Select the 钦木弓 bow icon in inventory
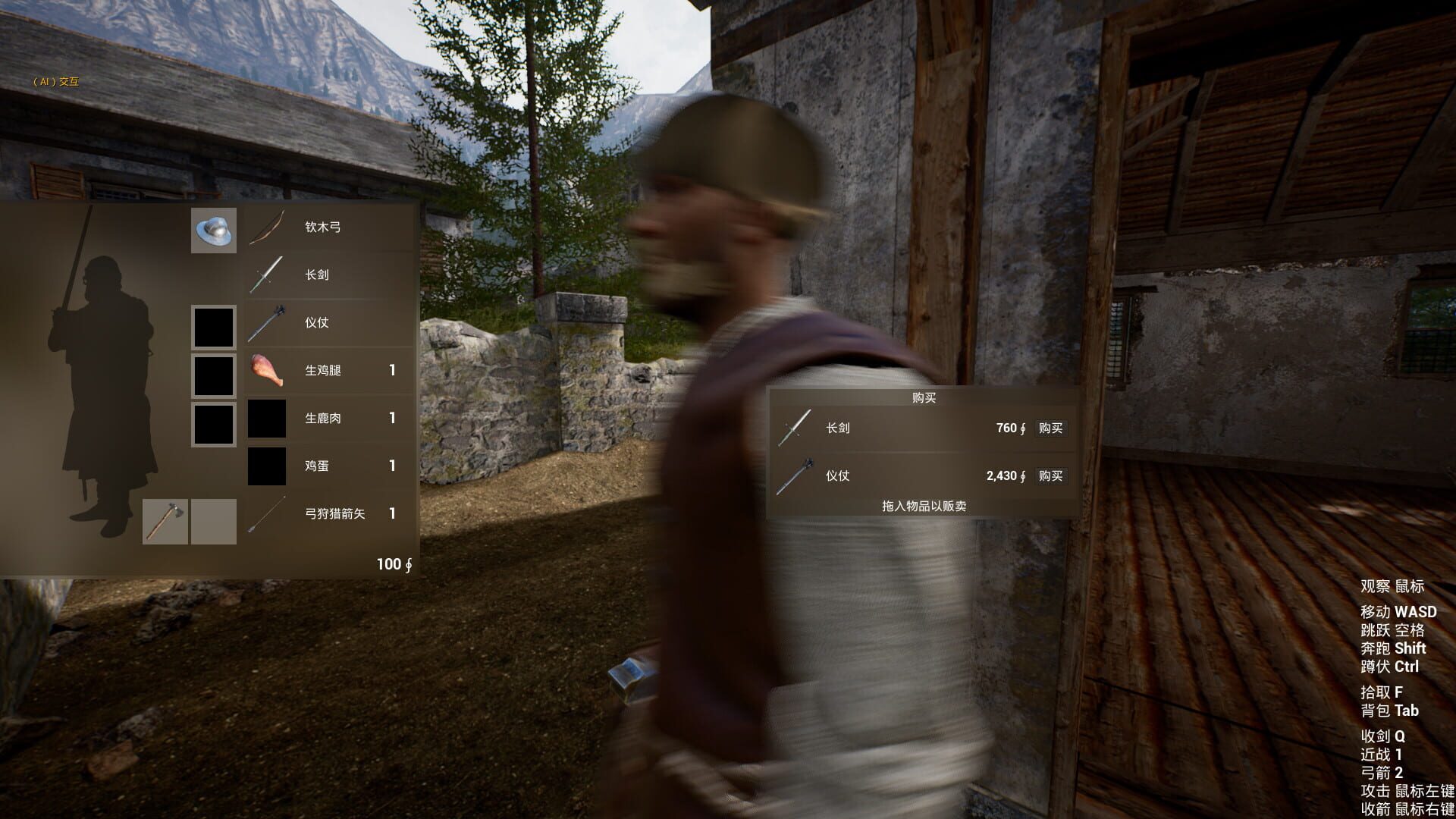The image size is (1456, 819). pyautogui.click(x=266, y=228)
